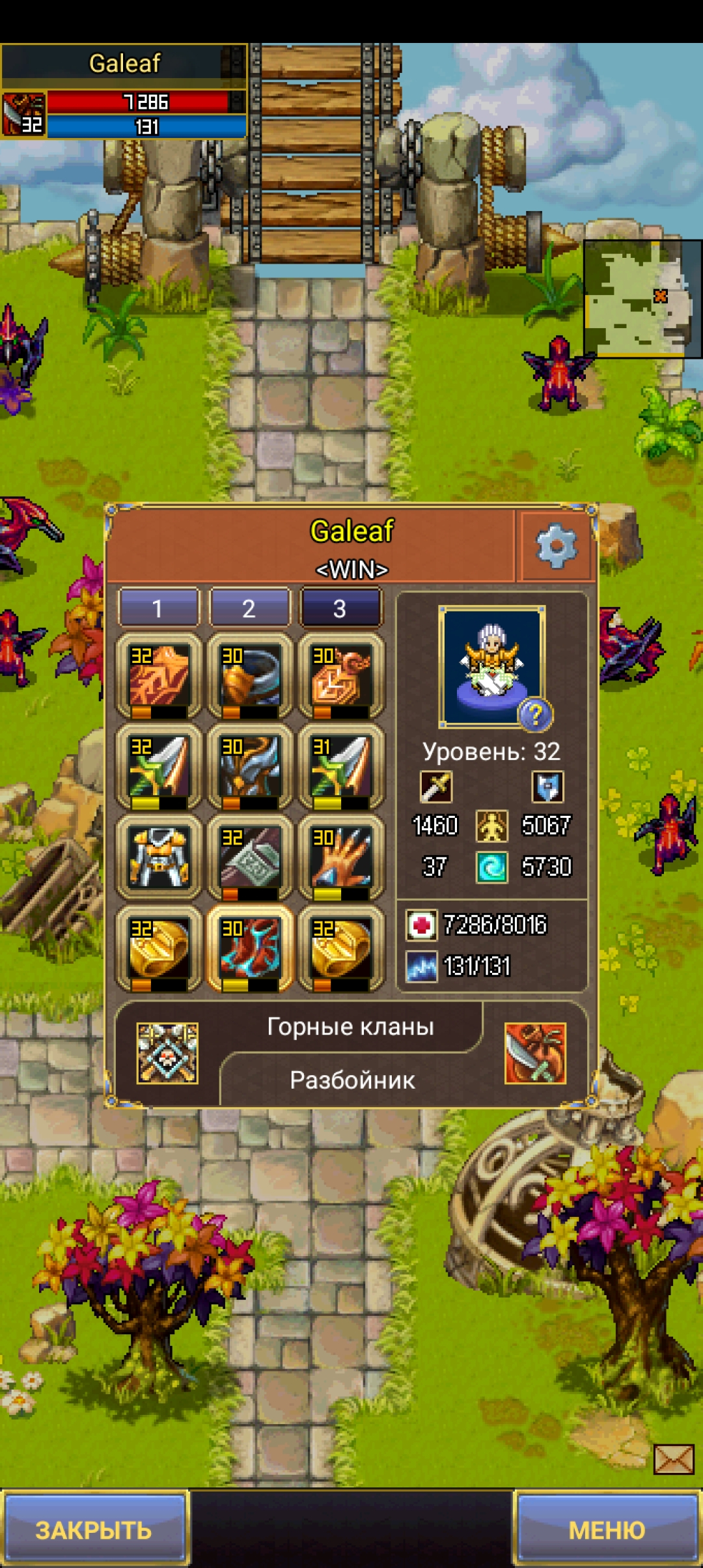703x1568 pixels.
Task: Tap the Разбойник class icon
Action: click(x=535, y=1053)
